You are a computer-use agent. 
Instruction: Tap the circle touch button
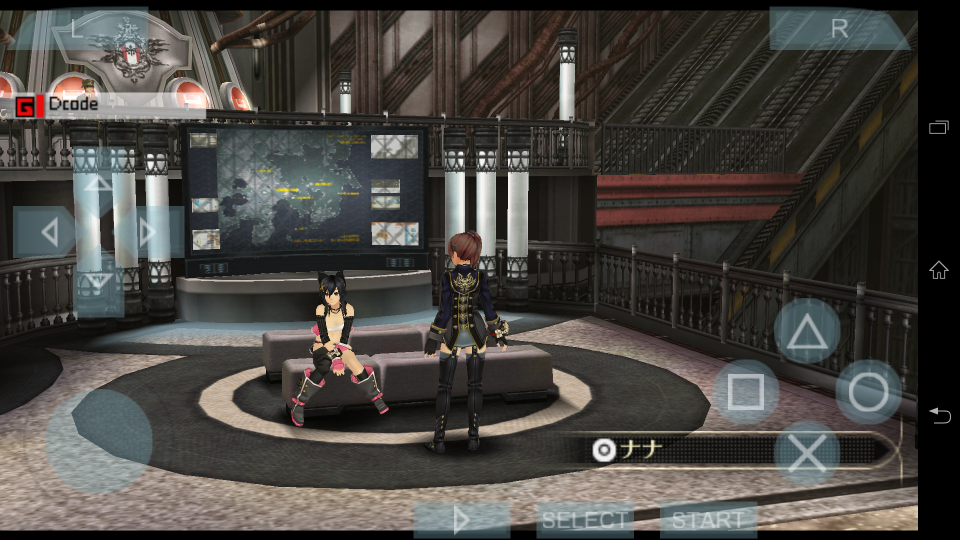coord(868,392)
